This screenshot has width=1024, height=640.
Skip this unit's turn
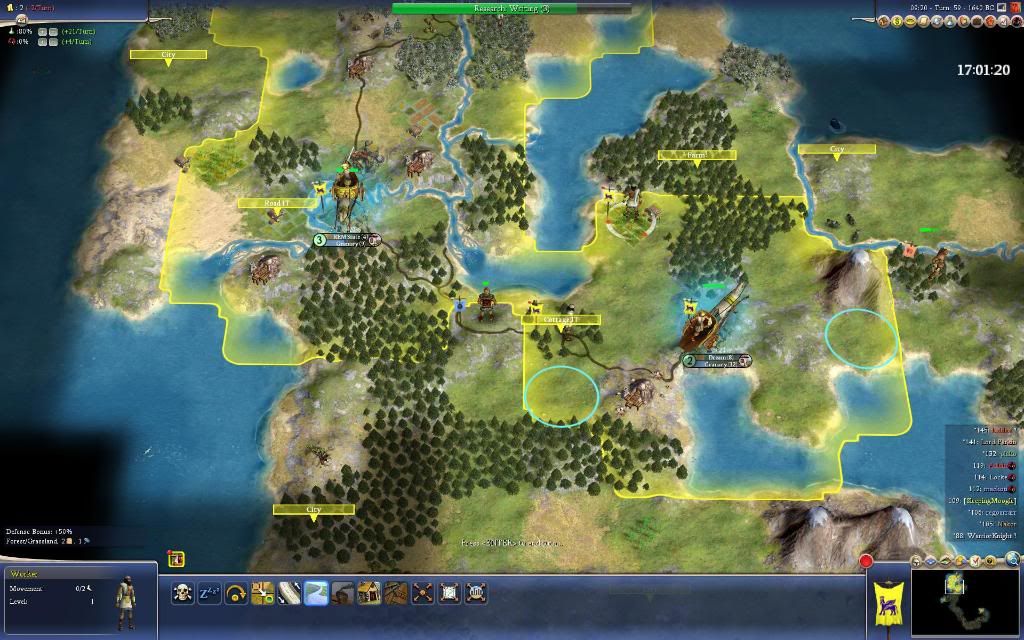(237, 592)
